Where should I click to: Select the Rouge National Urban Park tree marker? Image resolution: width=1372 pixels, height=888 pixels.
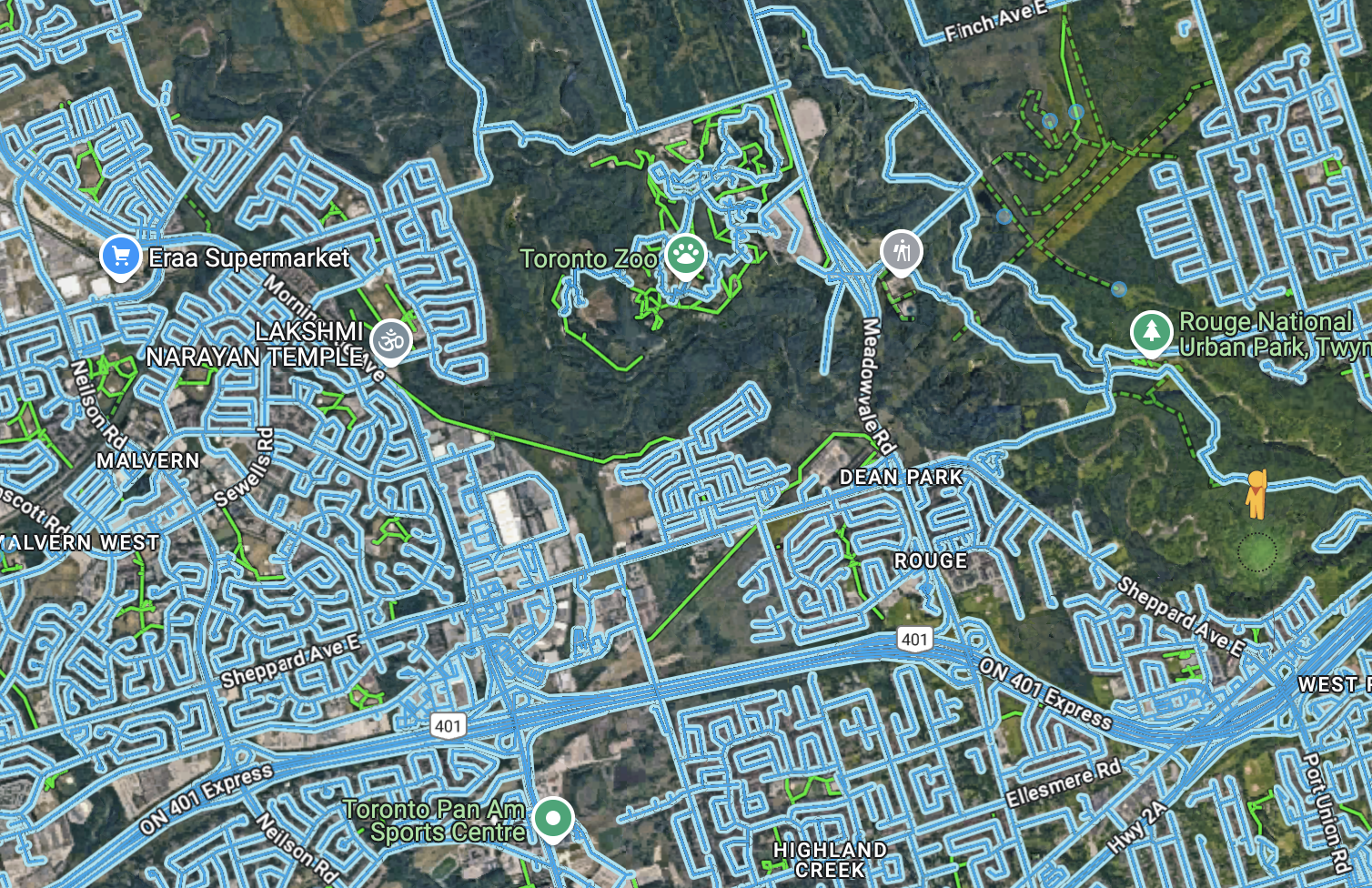pyautogui.click(x=1151, y=333)
